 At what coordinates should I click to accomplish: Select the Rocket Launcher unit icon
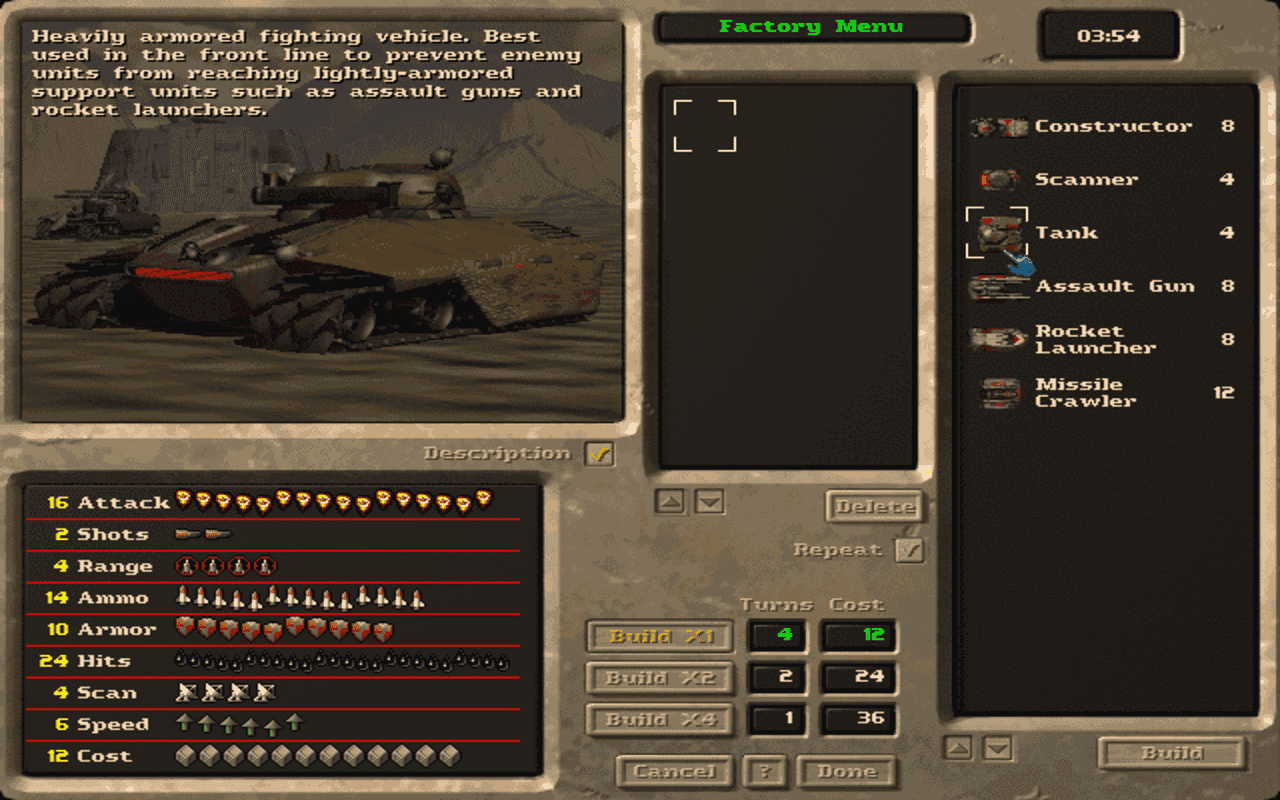click(x=1000, y=339)
